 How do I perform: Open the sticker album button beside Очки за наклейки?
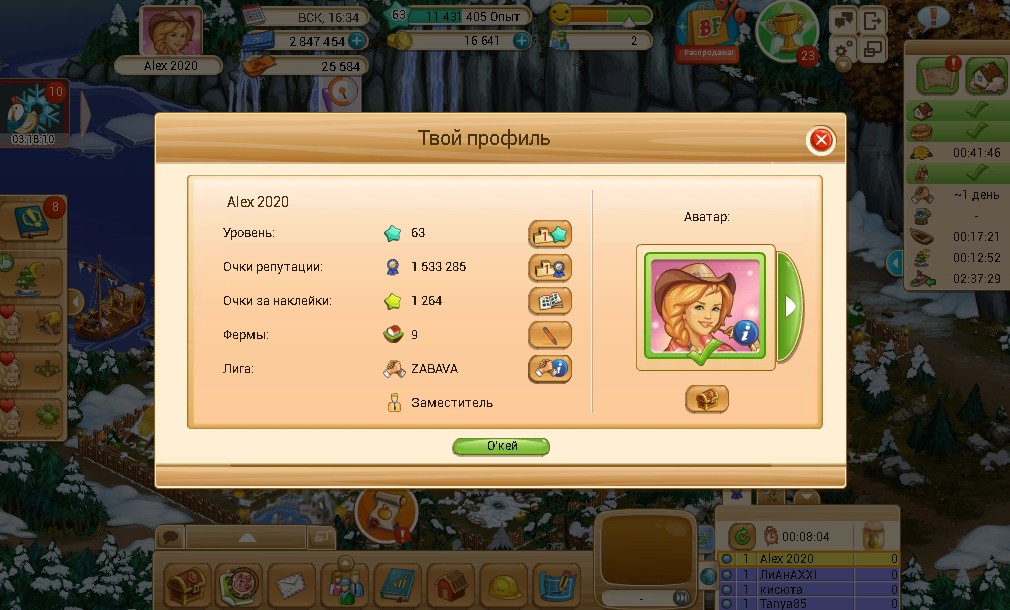[x=550, y=301]
